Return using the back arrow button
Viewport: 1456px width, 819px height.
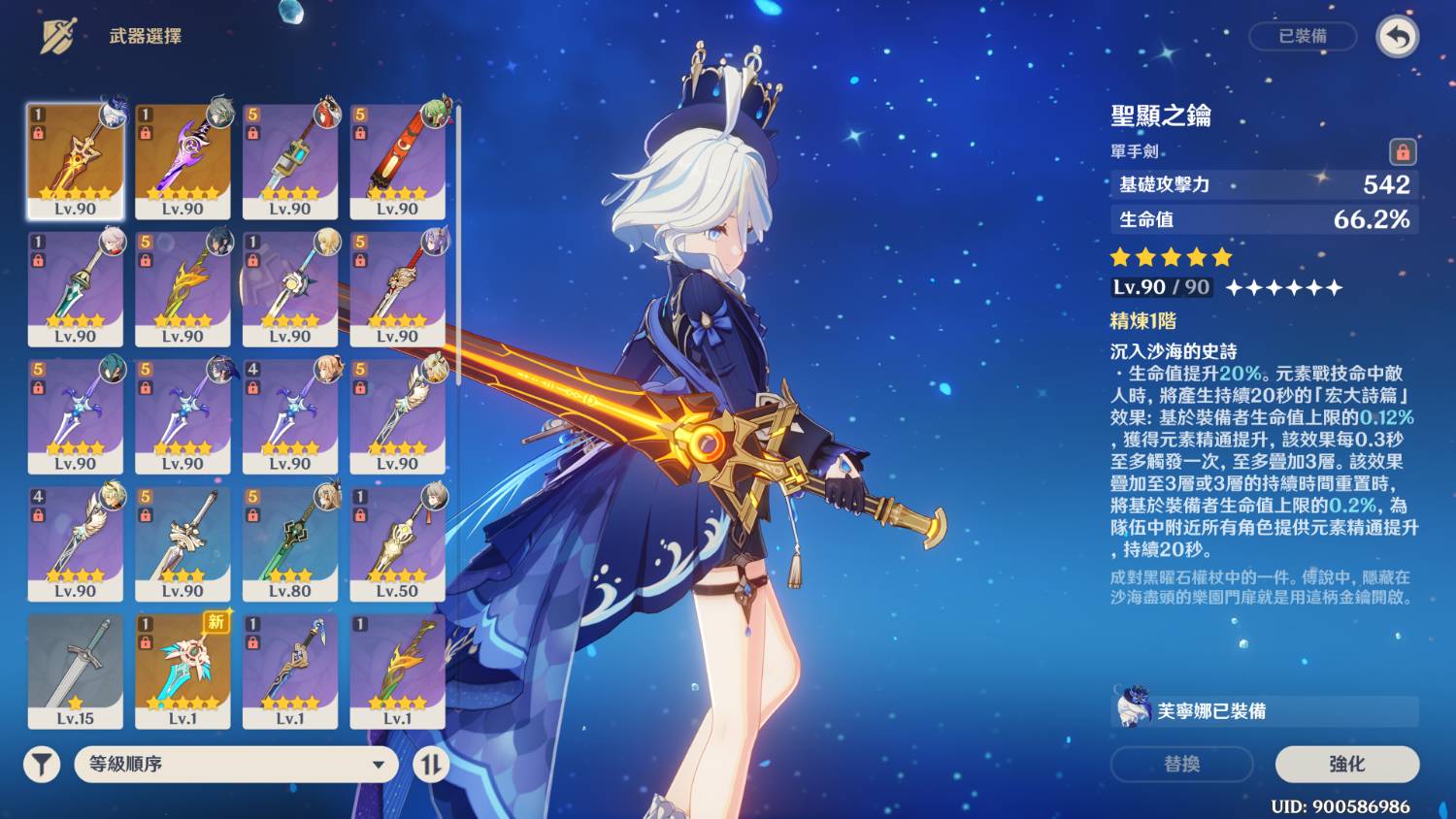coord(1397,37)
